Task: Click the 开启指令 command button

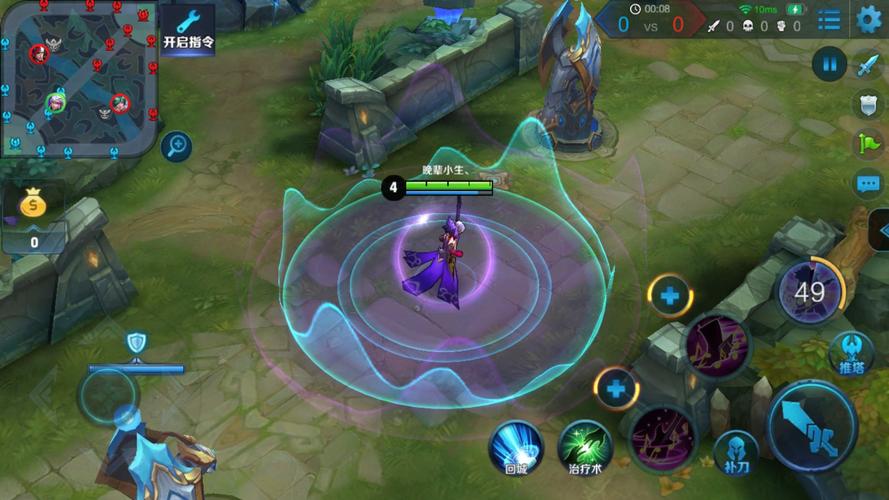Action: coord(188,27)
